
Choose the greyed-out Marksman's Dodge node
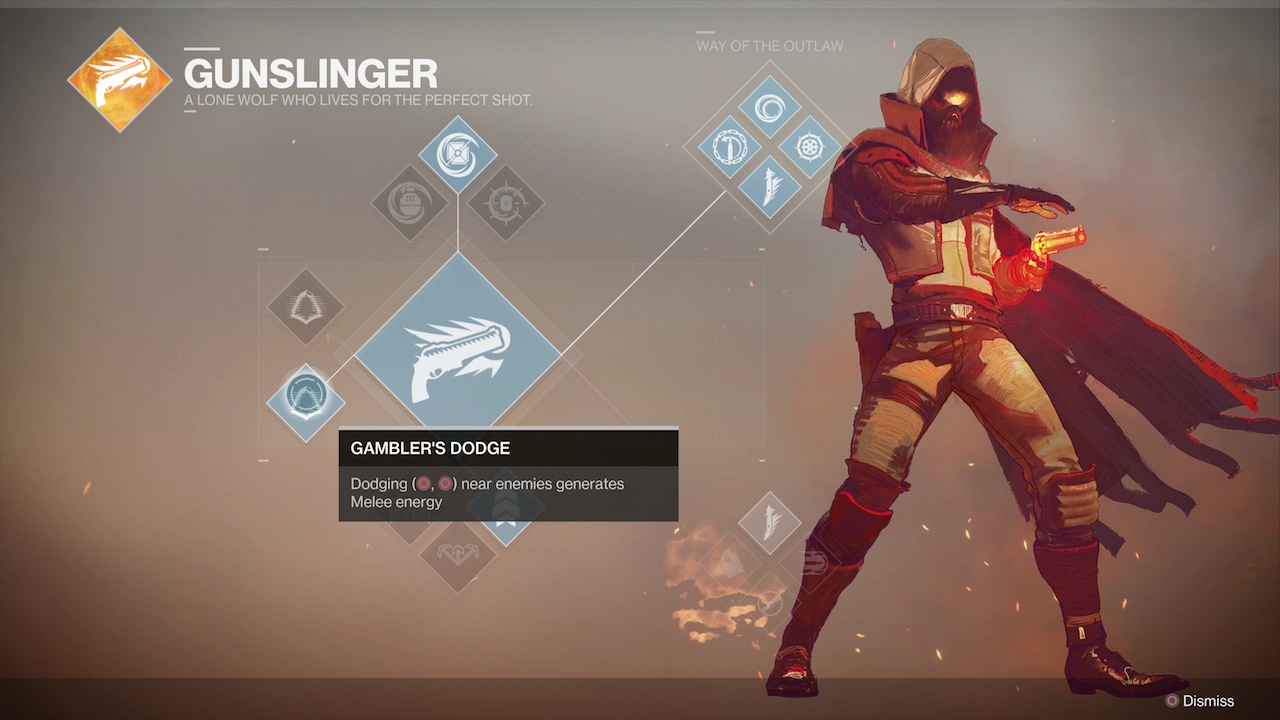[305, 307]
